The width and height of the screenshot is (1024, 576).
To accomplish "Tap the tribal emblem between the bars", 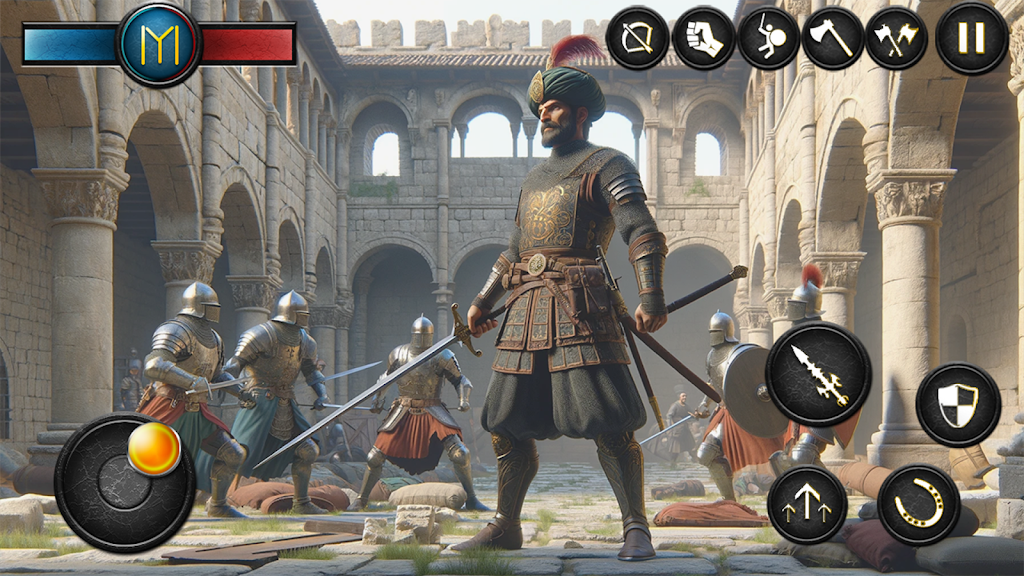I will click(x=159, y=43).
